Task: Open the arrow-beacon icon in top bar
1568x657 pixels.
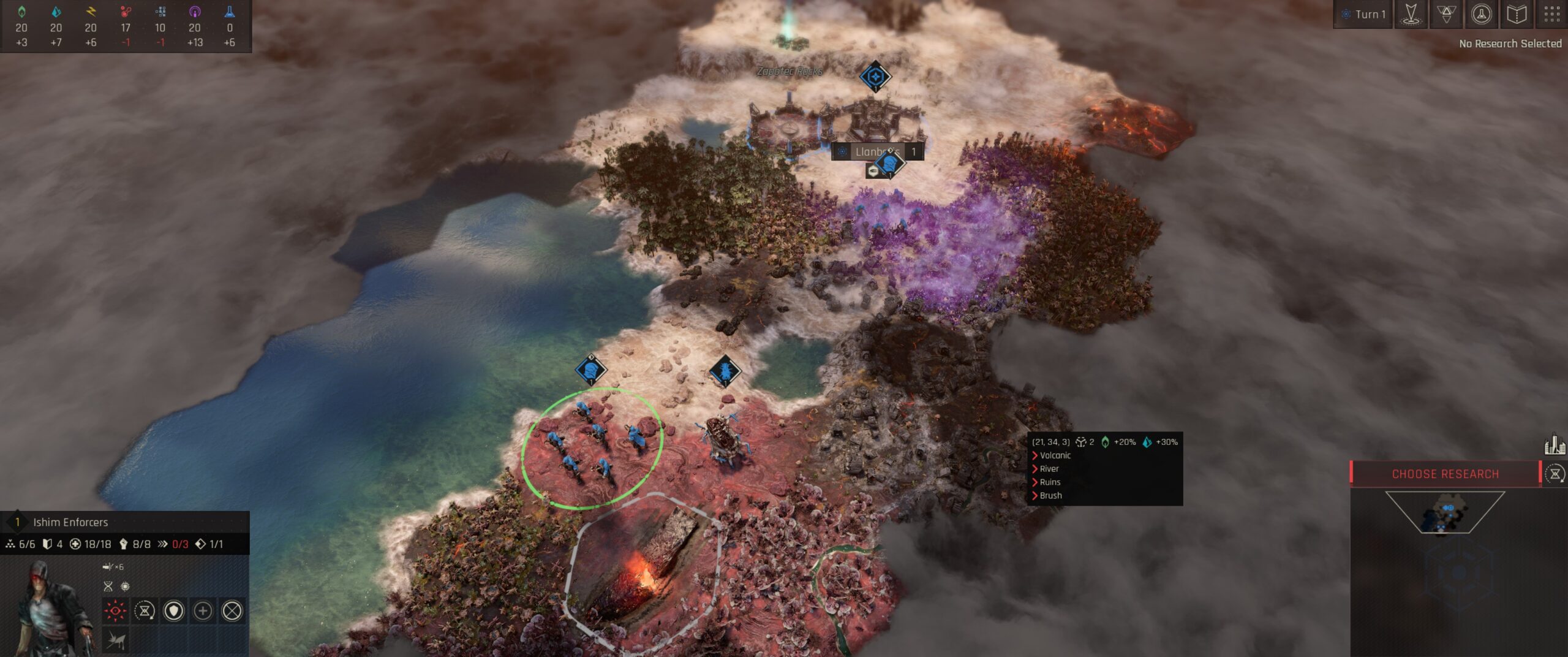Action: pos(1411,14)
